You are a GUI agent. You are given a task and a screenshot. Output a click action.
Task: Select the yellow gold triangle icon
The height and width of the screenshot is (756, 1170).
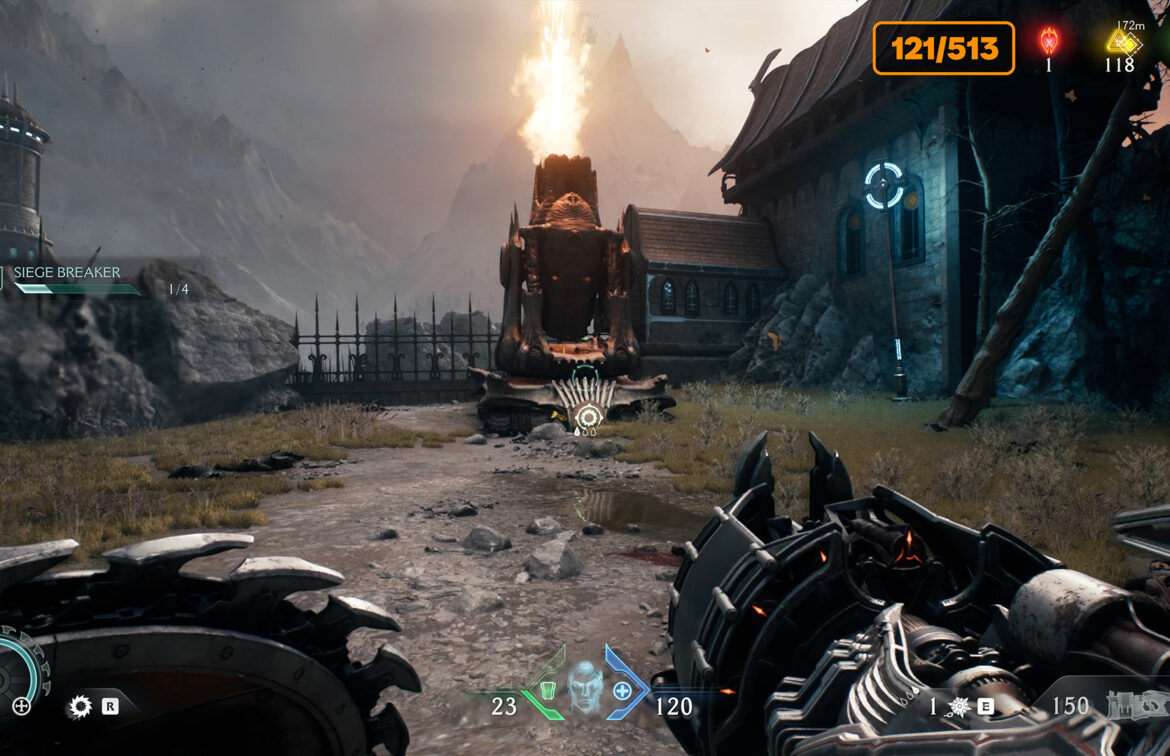tap(1121, 42)
